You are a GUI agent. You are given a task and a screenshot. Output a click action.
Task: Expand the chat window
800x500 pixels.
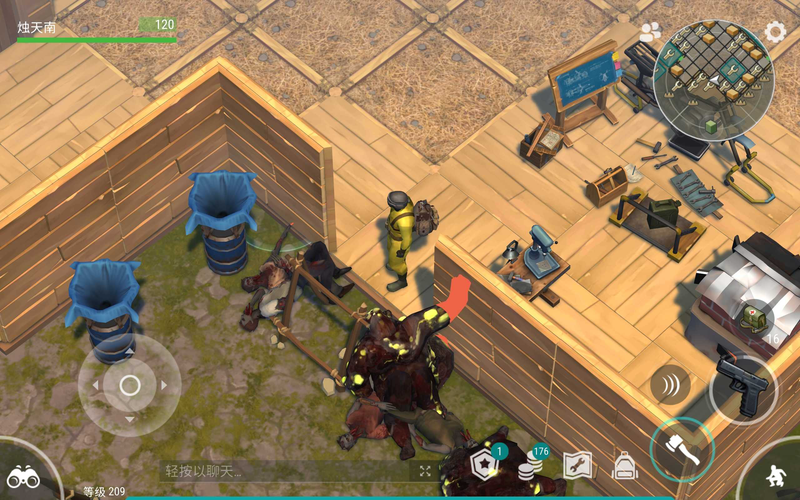(x=425, y=471)
